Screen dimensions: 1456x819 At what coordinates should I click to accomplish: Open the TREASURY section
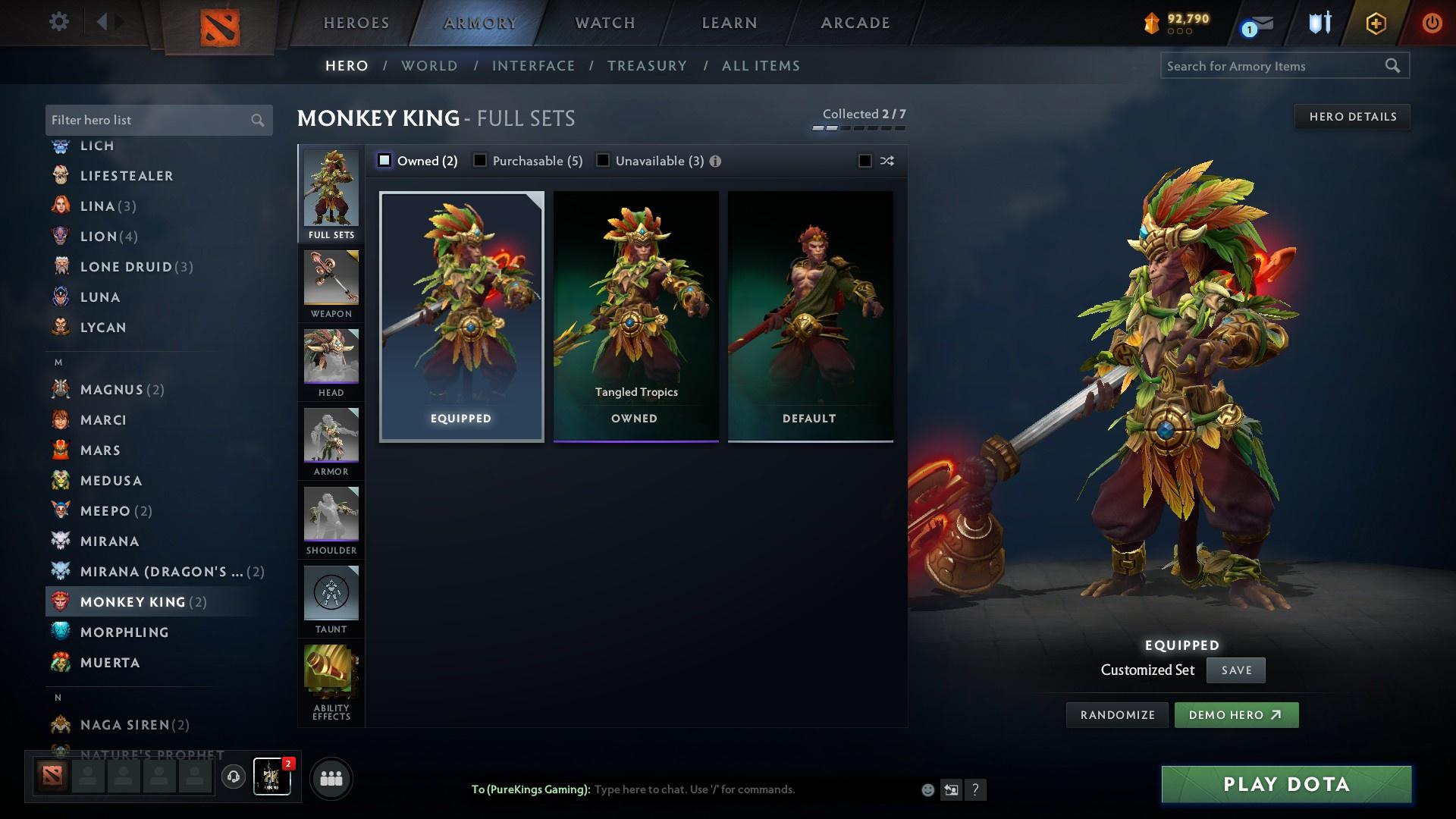647,66
